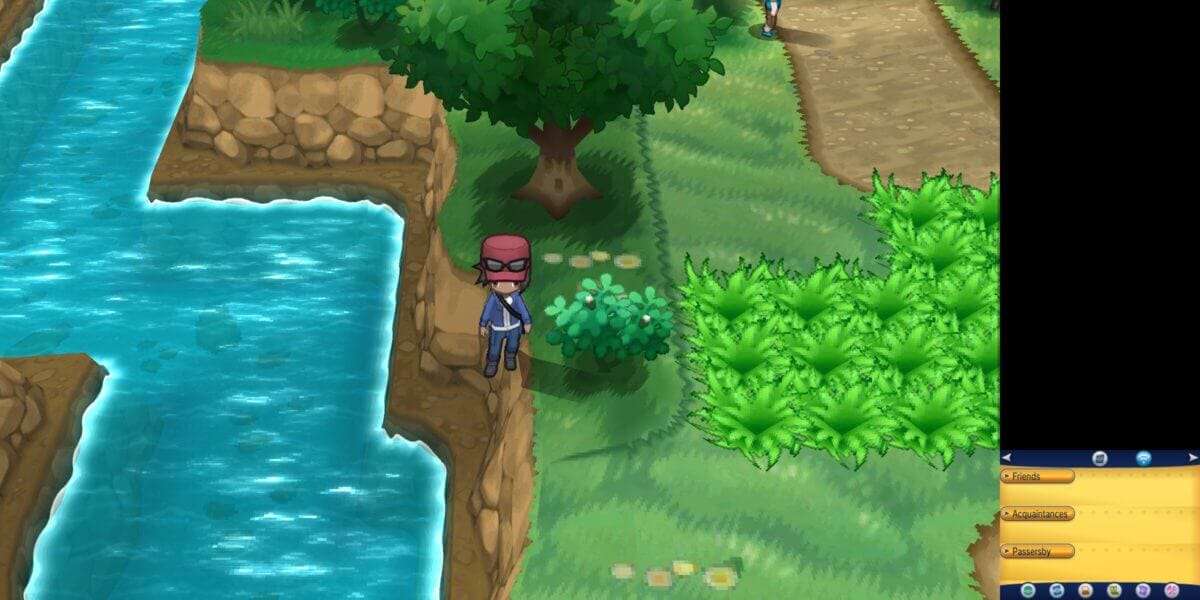Expand the Friends list
The height and width of the screenshot is (600, 1200).
(x=1037, y=477)
